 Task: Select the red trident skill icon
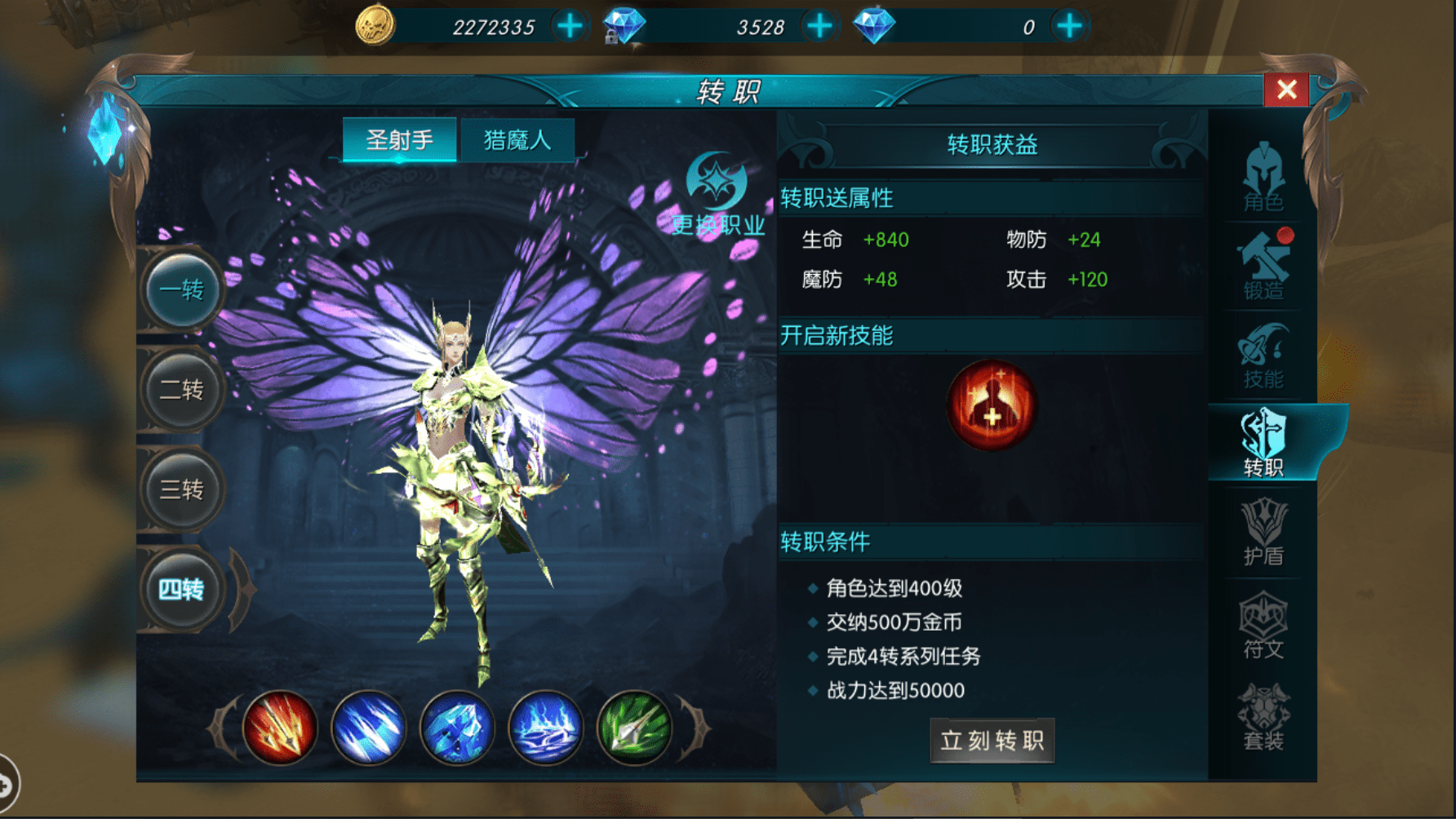pos(282,728)
